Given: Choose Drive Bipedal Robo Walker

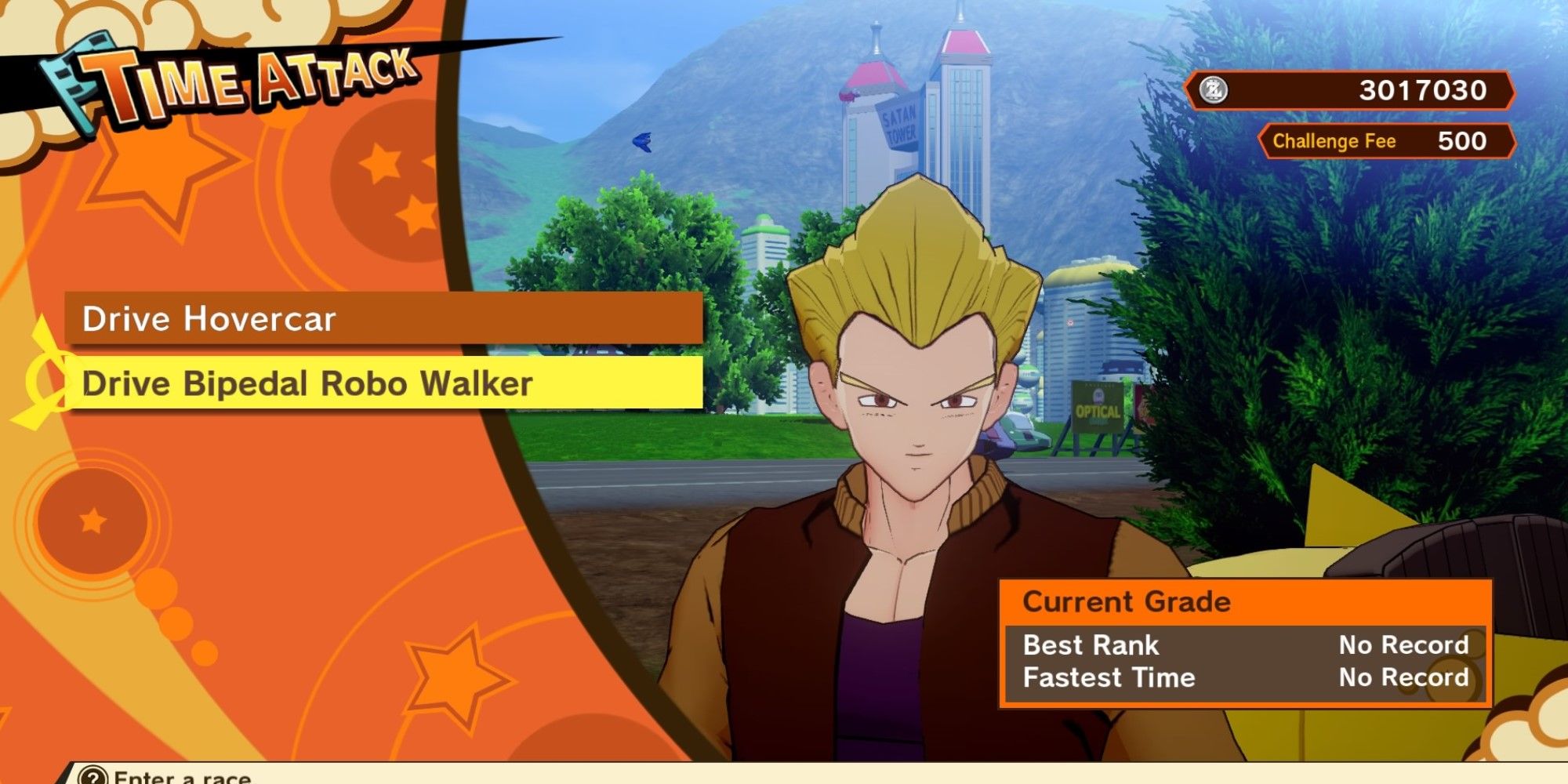Looking at the screenshot, I should point(383,383).
